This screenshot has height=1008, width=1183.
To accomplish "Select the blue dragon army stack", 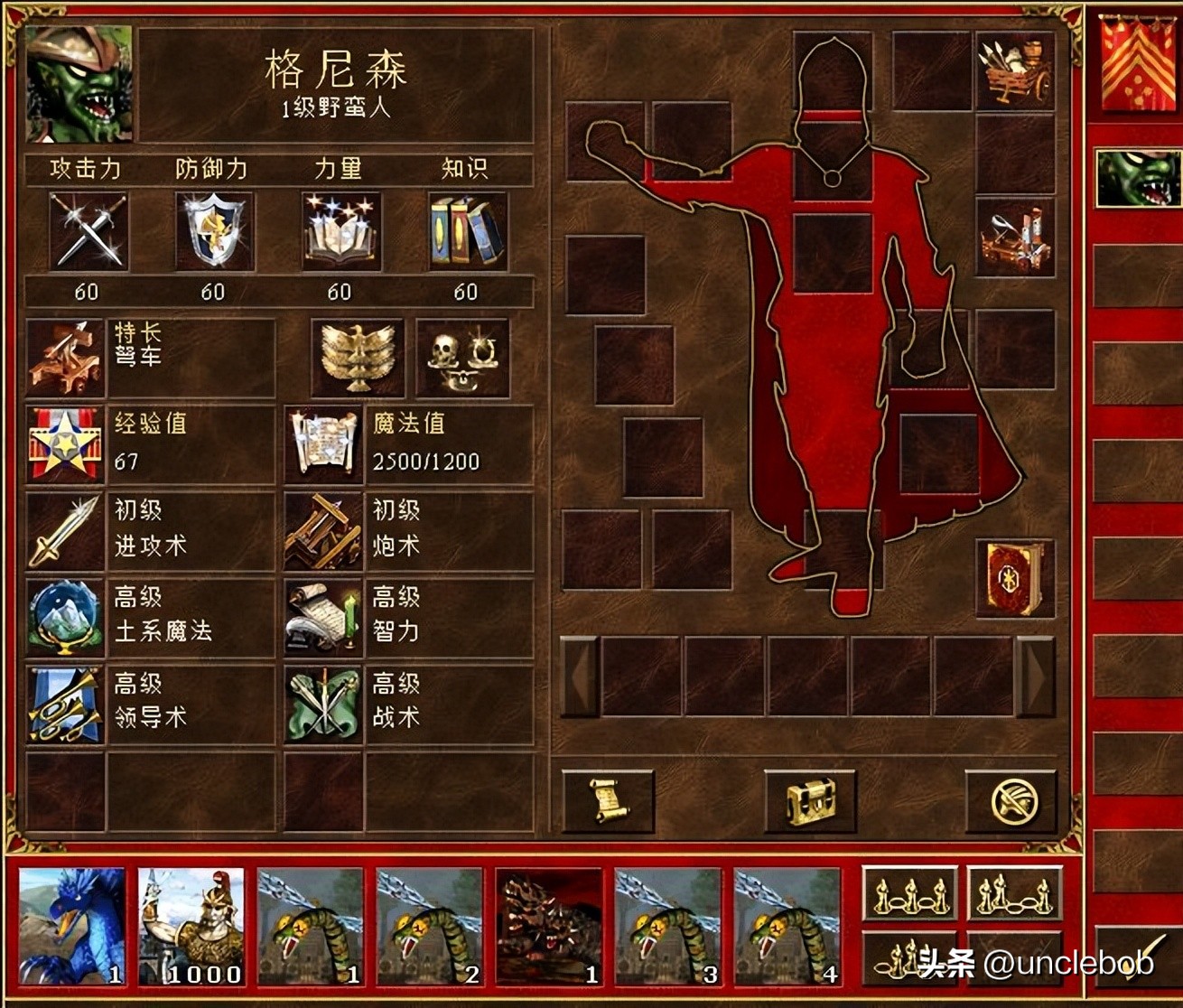I will (x=71, y=926).
